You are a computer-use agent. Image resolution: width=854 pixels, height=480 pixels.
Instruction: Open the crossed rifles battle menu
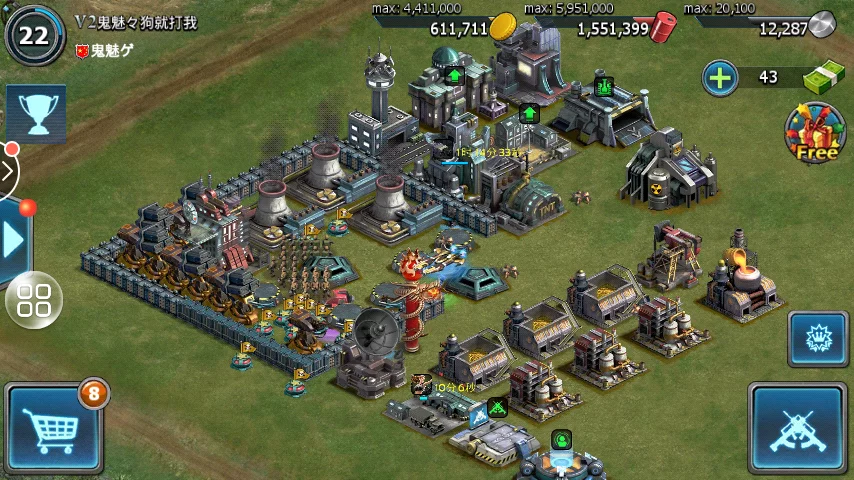pos(797,428)
